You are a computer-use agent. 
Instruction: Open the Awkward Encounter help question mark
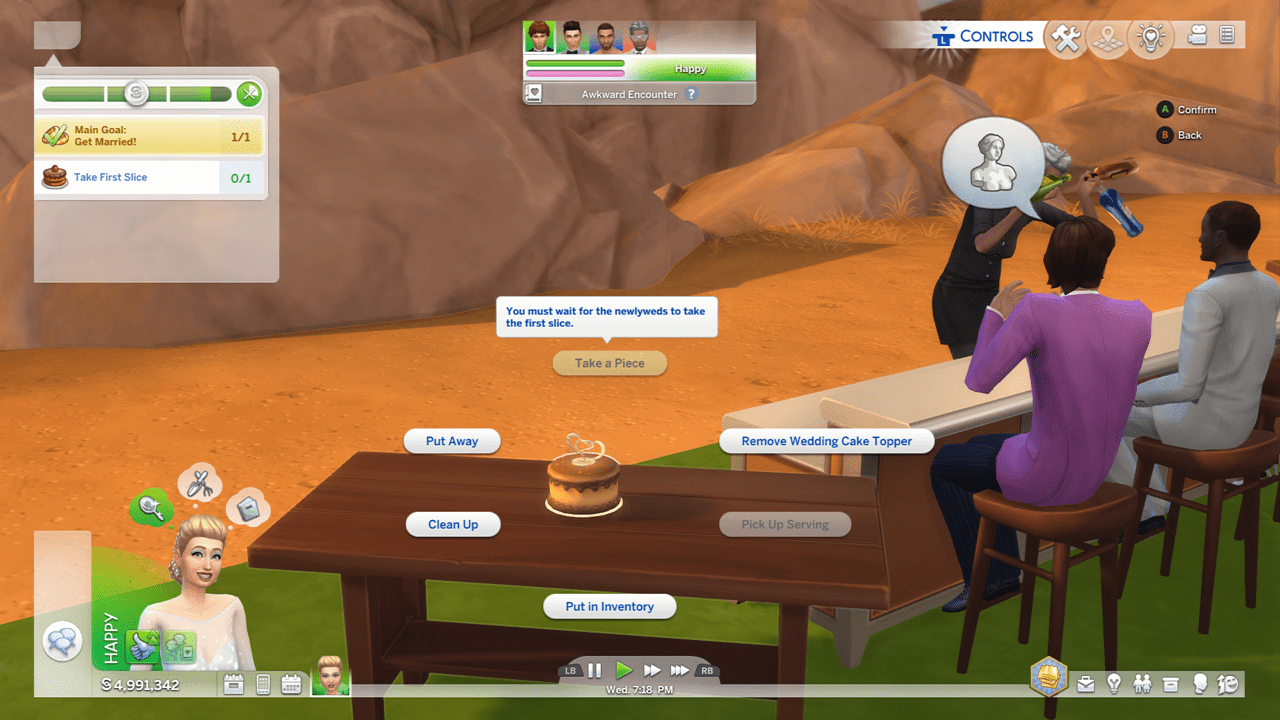coord(692,94)
